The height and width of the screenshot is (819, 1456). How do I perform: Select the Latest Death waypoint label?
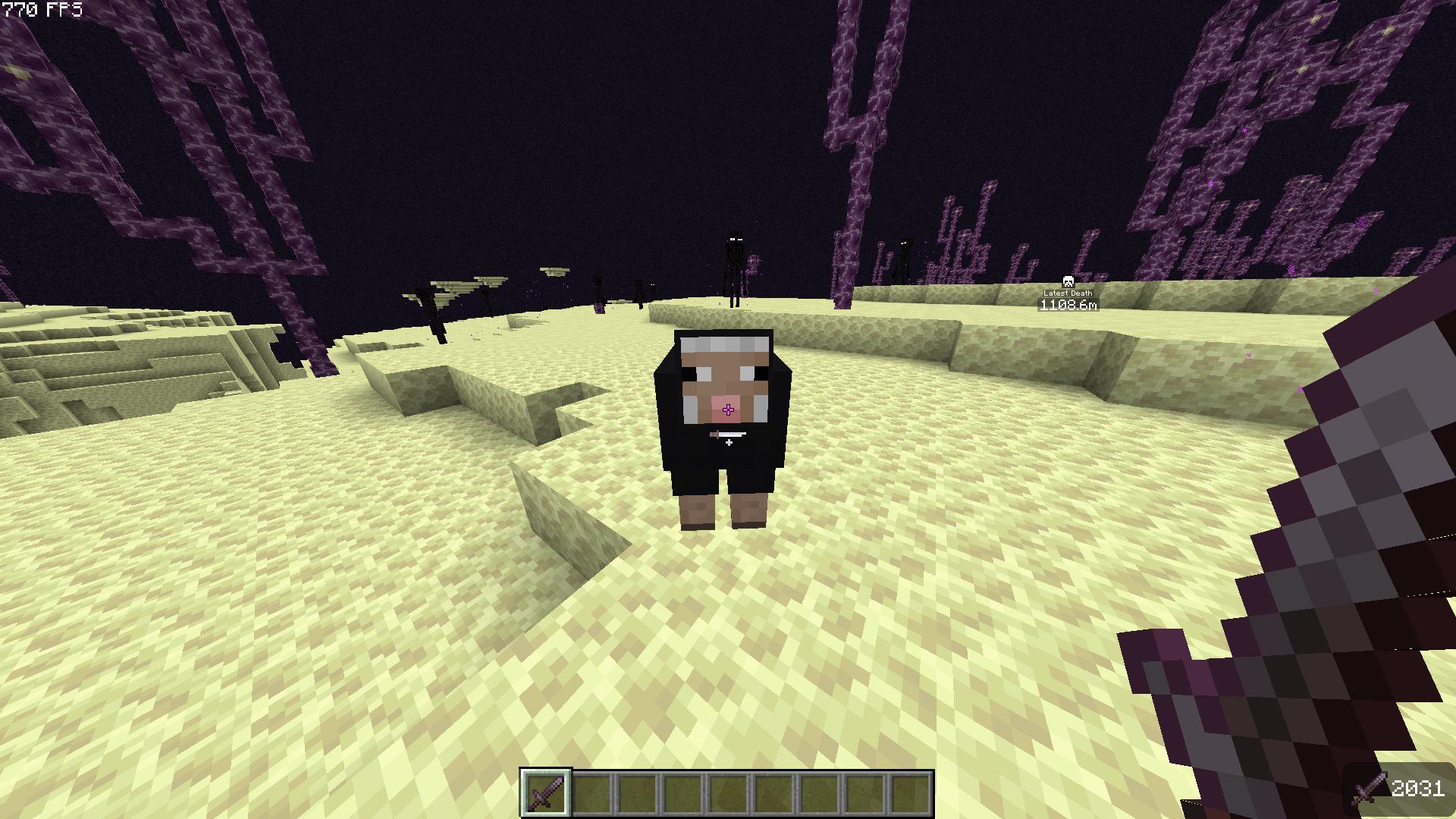[1070, 293]
